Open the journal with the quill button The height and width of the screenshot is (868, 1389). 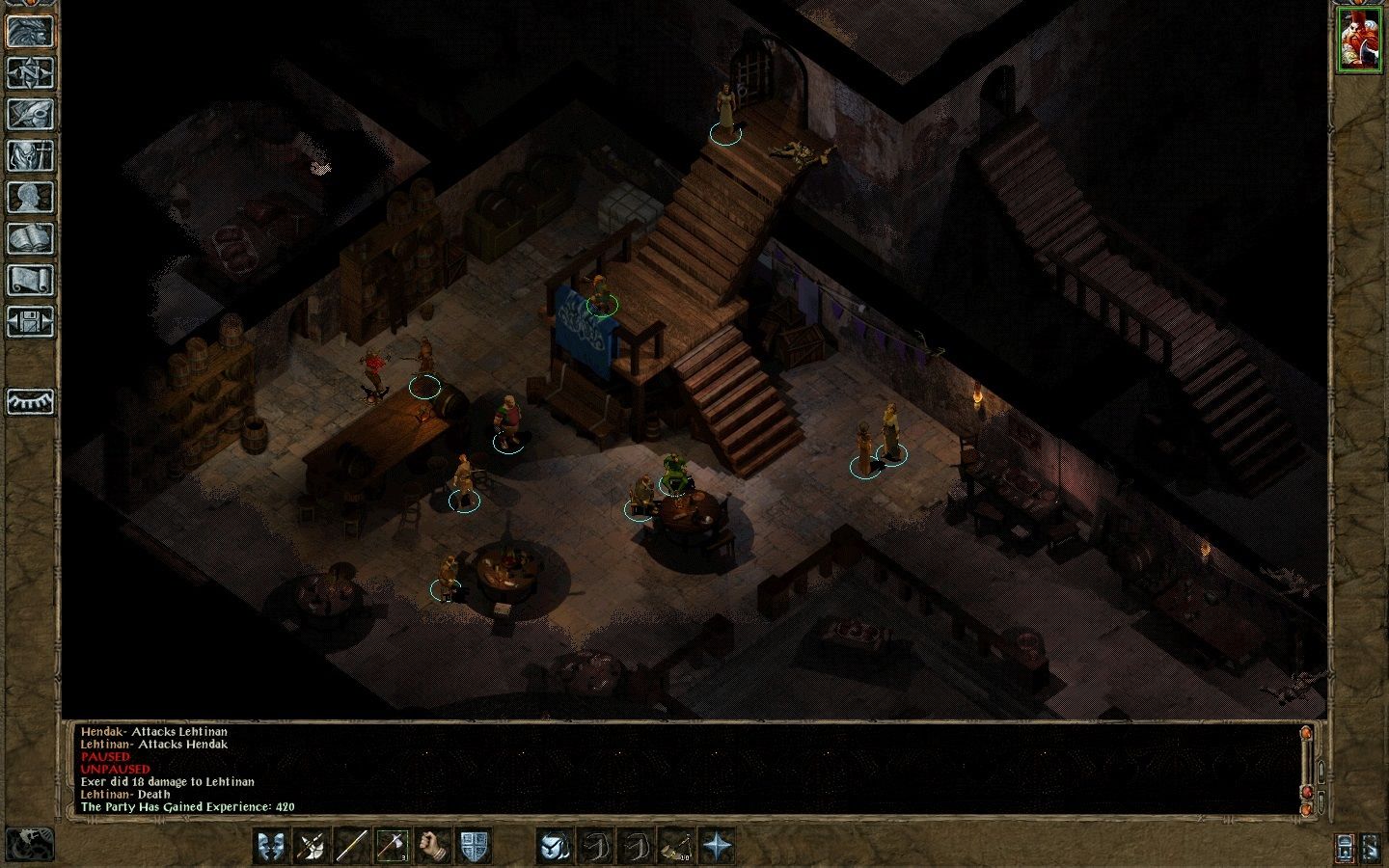click(30, 114)
